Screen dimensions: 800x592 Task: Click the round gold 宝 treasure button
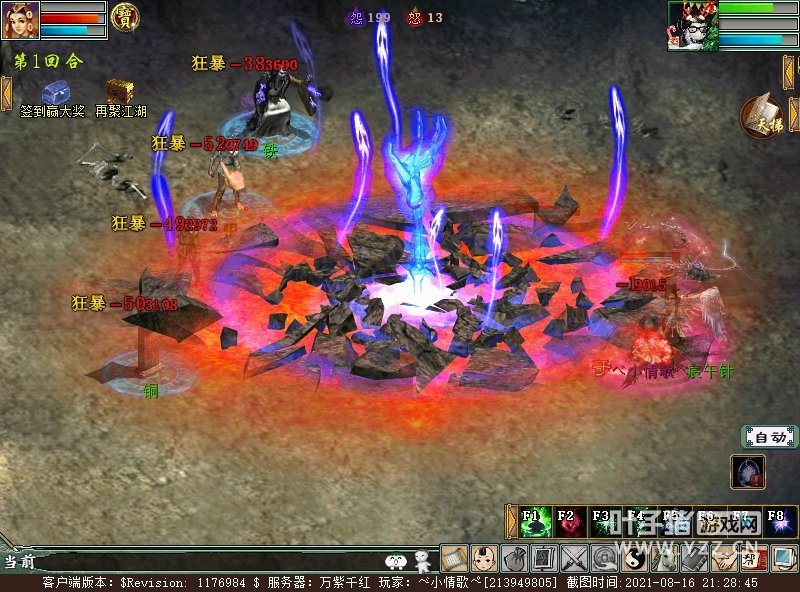pyautogui.click(x=126, y=18)
